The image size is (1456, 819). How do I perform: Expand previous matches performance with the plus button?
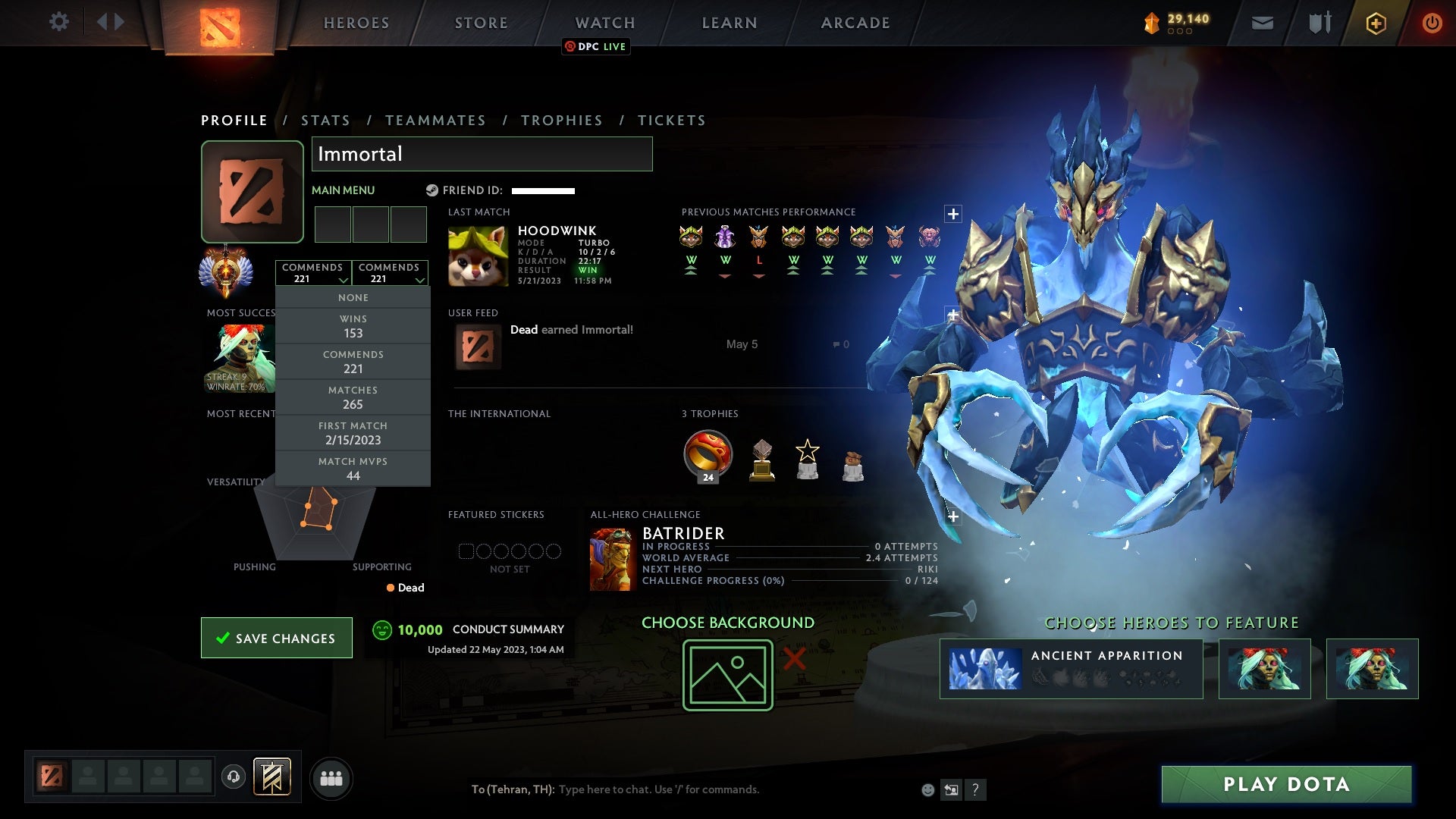[x=952, y=212]
